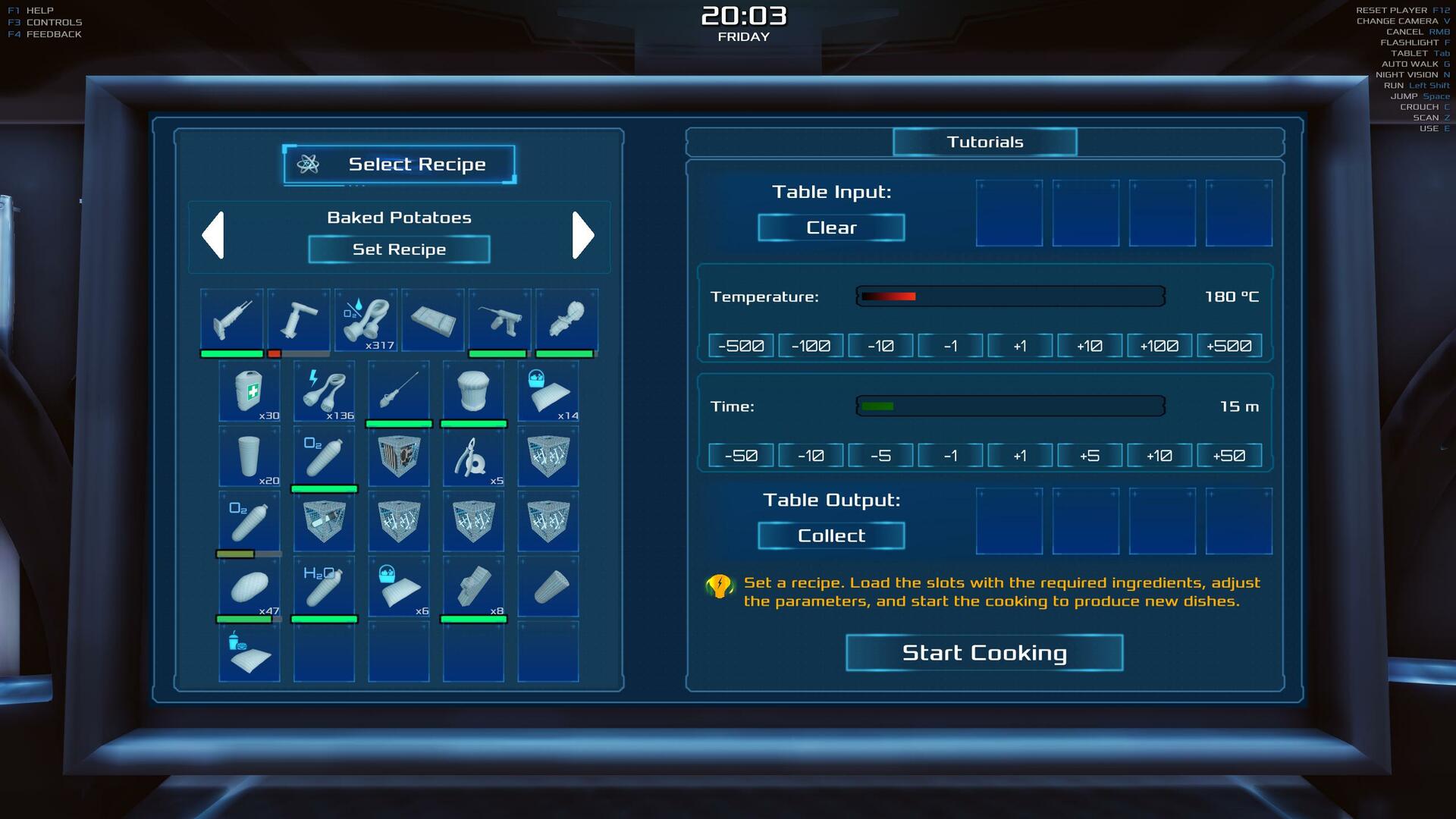
Task: Pick the oxygen item stack x317
Action: [x=366, y=319]
